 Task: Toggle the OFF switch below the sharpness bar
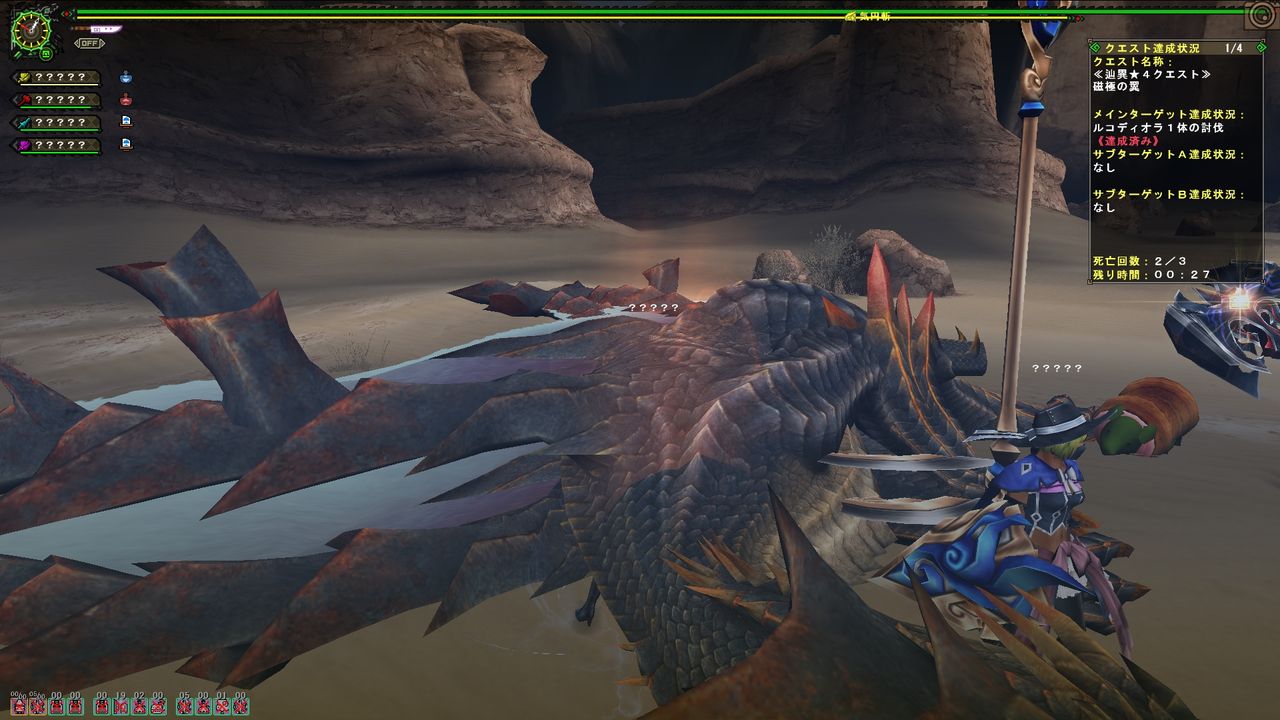pyautogui.click(x=89, y=42)
